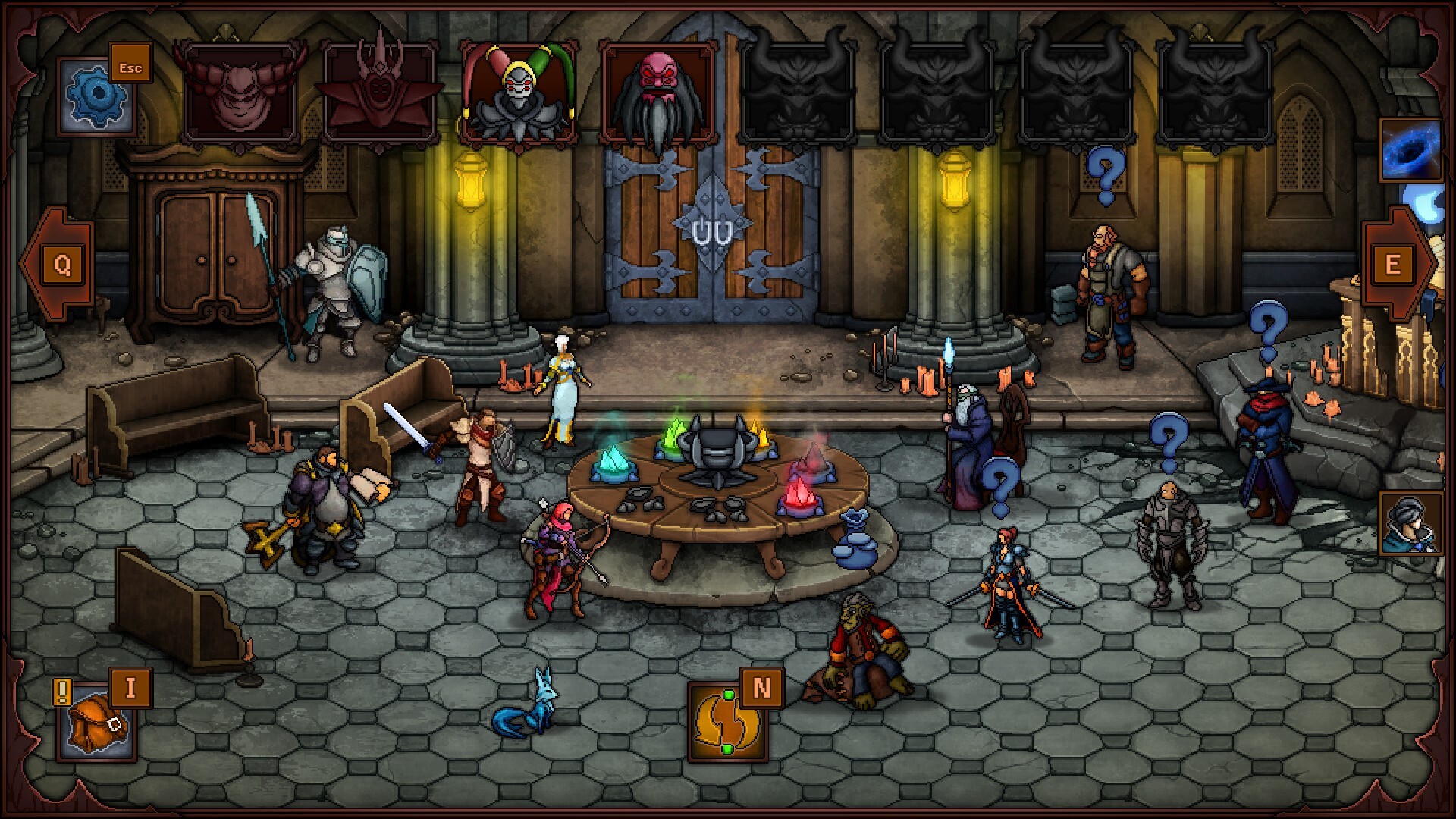Pick the tentacle-bearded red face boss portrait
The height and width of the screenshot is (819, 1456).
(658, 93)
